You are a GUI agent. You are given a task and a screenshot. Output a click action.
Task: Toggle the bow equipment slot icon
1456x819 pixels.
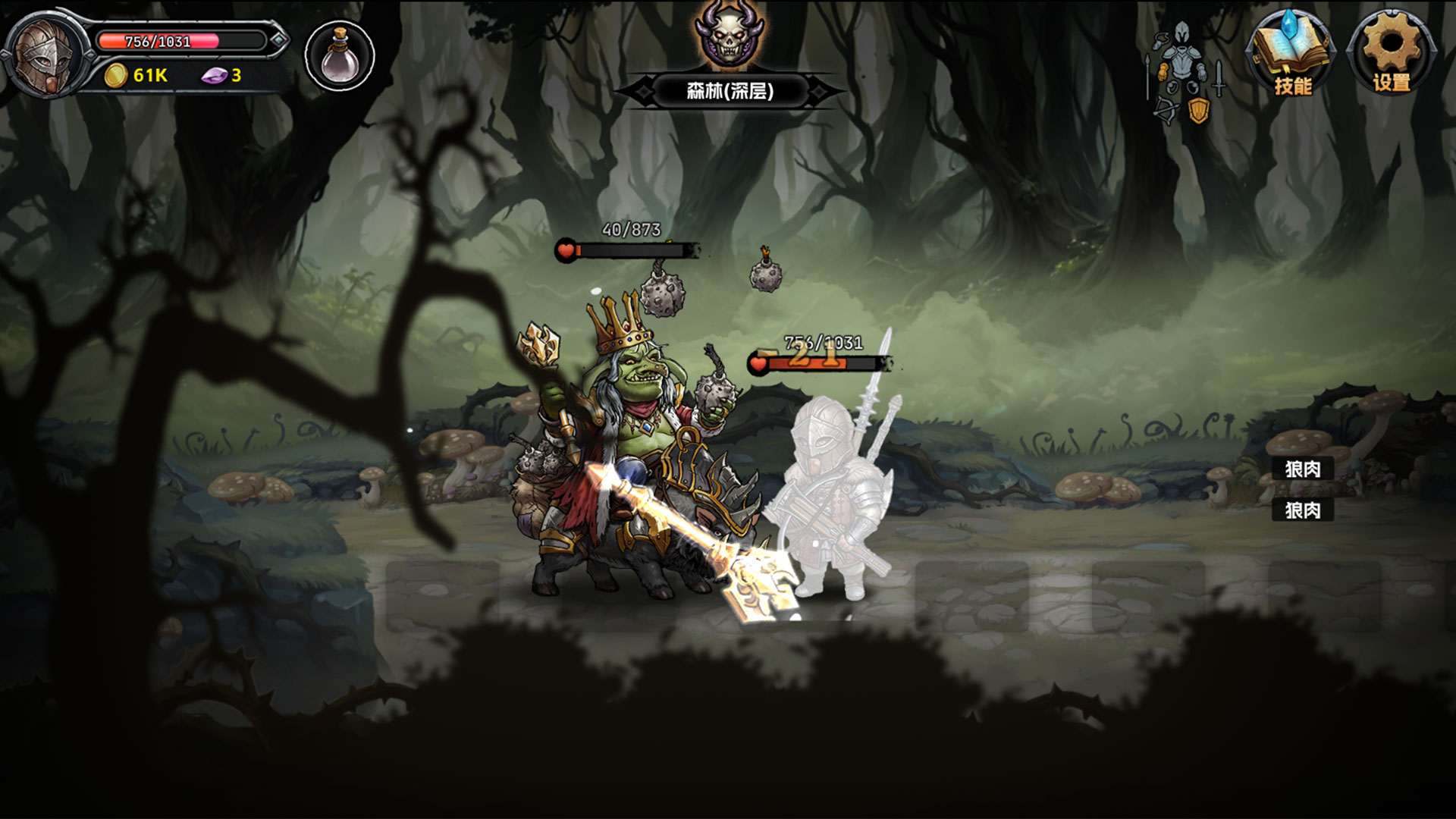(x=1166, y=109)
